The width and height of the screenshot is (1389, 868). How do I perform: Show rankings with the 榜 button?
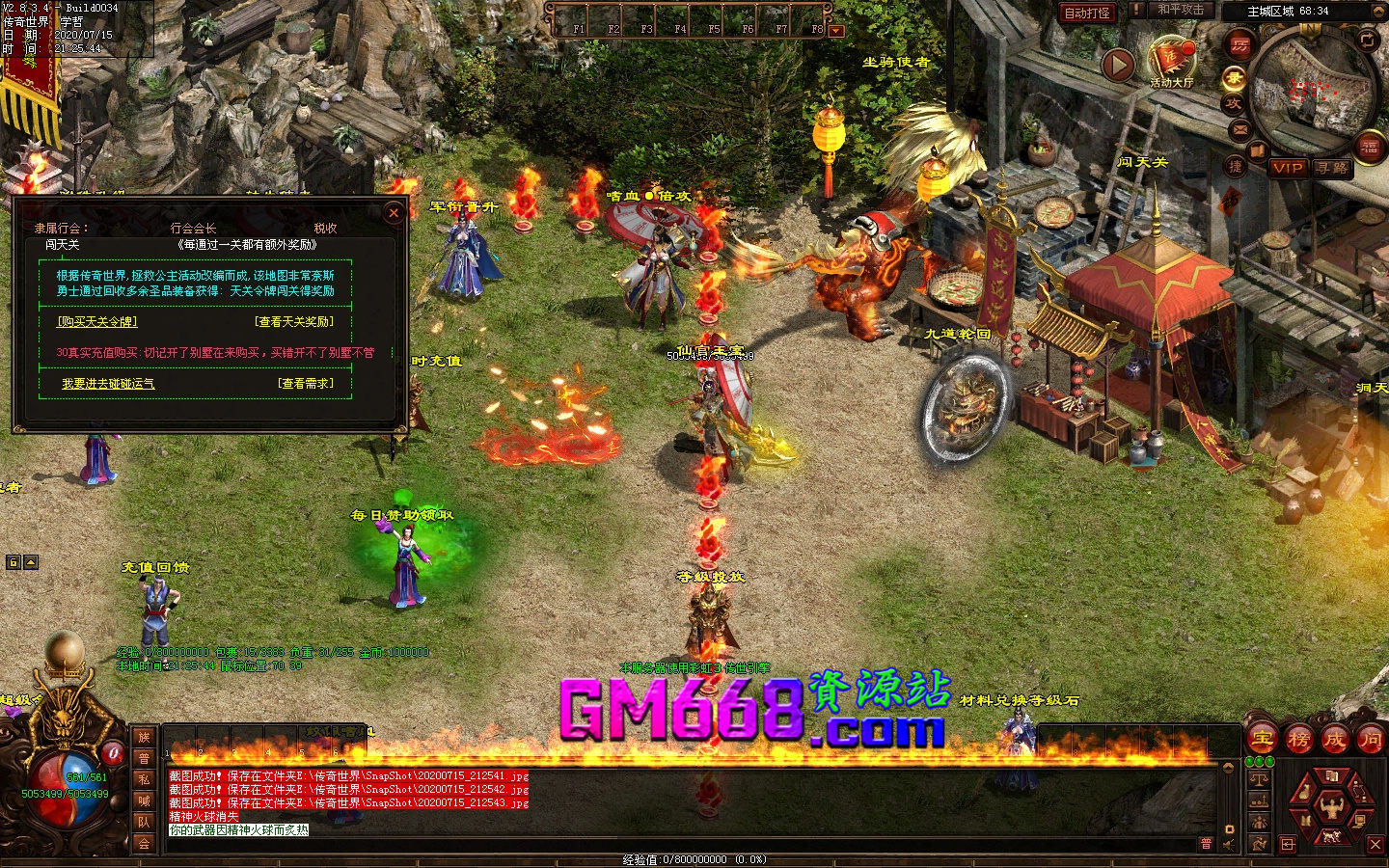[1299, 740]
